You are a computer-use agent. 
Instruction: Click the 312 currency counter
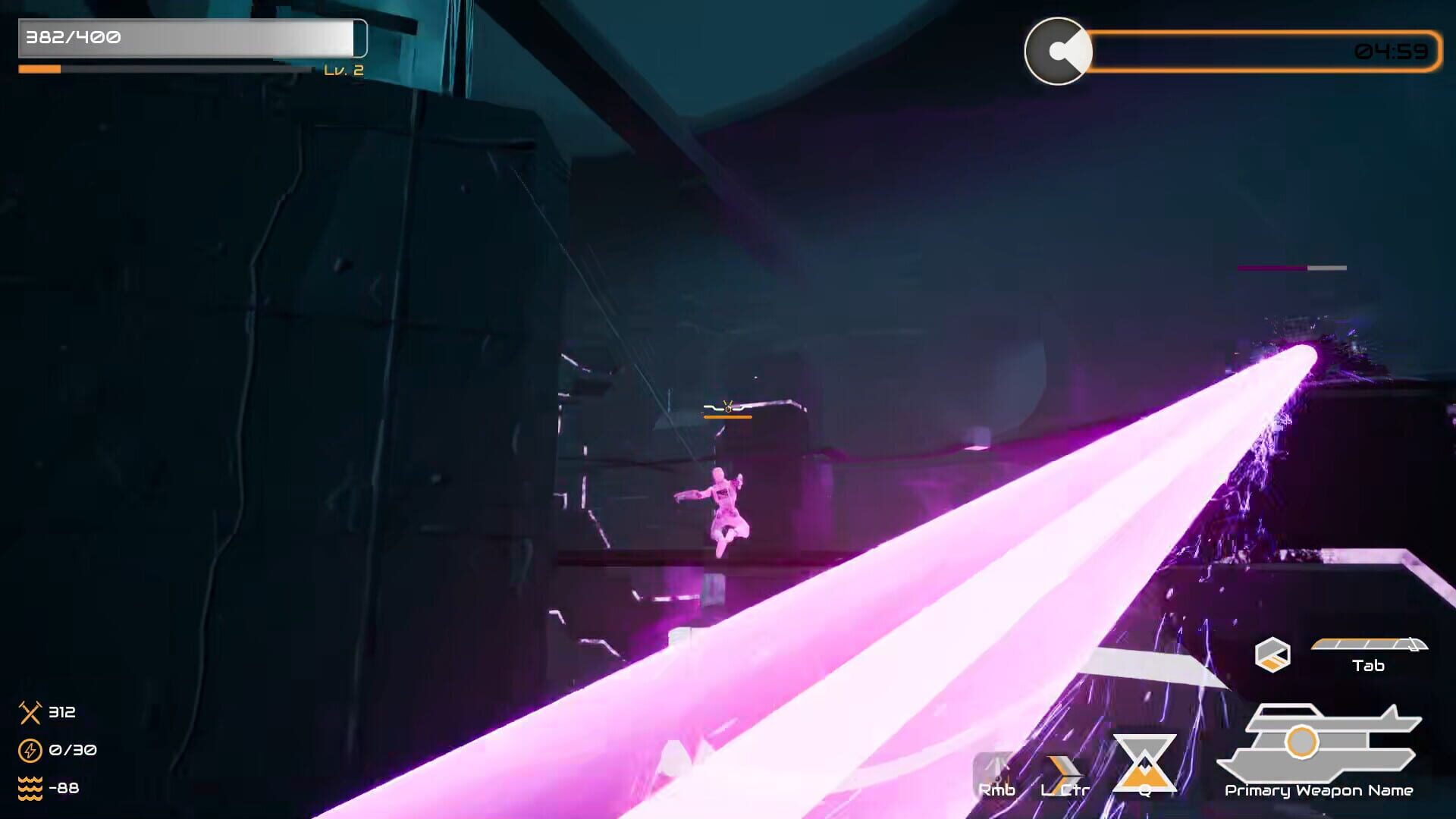(63, 713)
